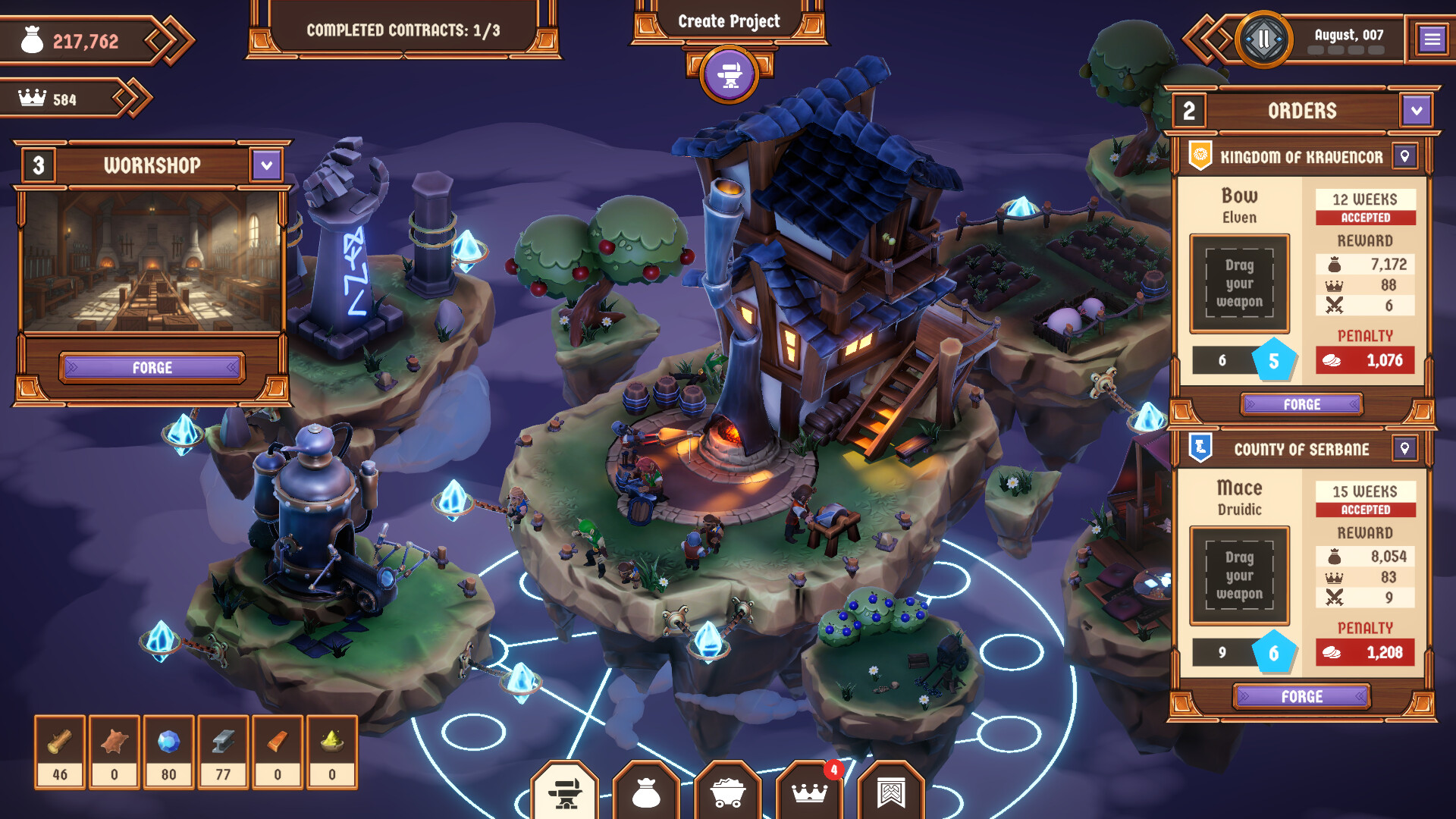Open the crown tab with notifications
The height and width of the screenshot is (819, 1456).
[x=809, y=792]
